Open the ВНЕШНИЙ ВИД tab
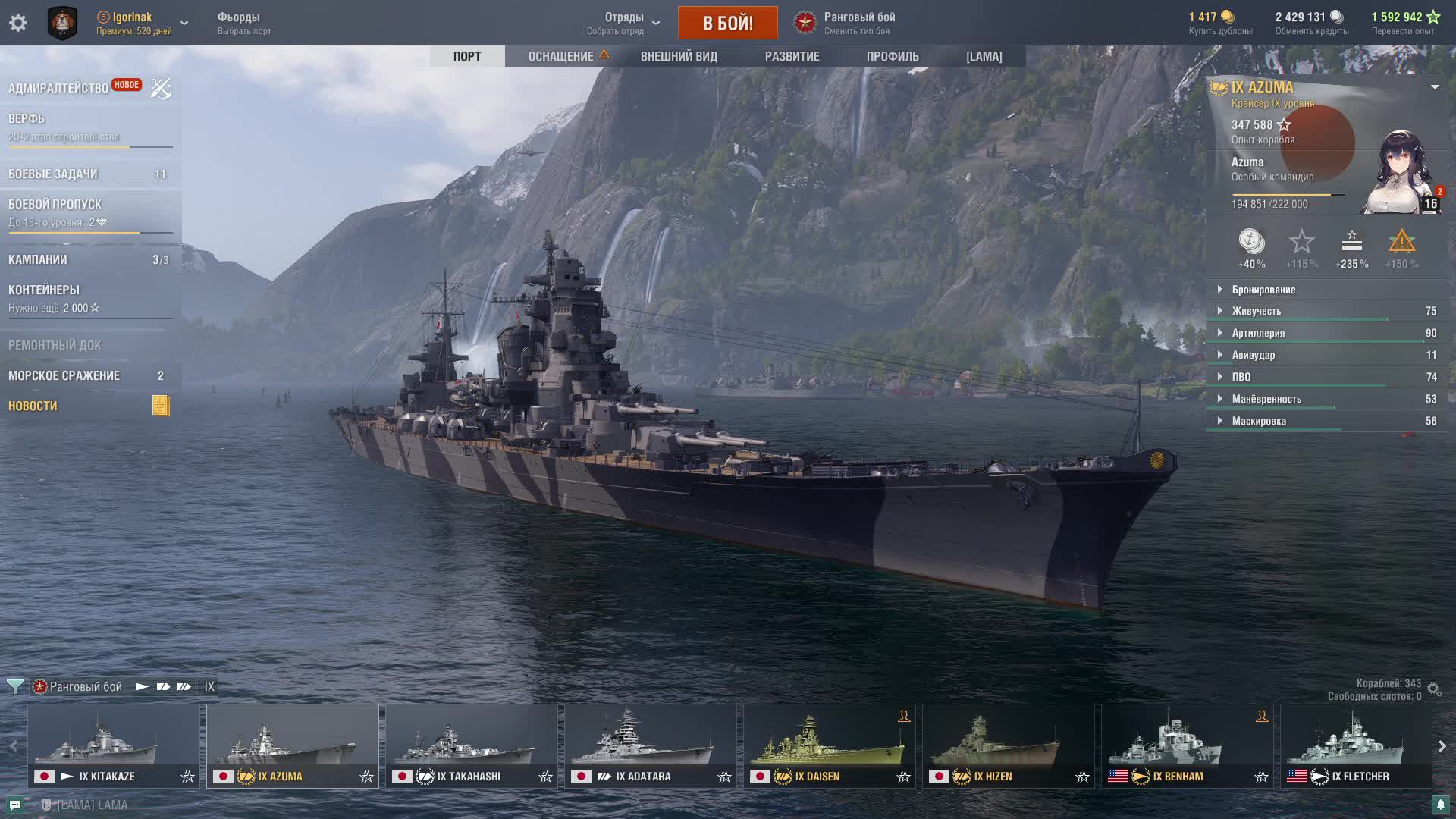This screenshot has height=819, width=1456. pyautogui.click(x=679, y=56)
